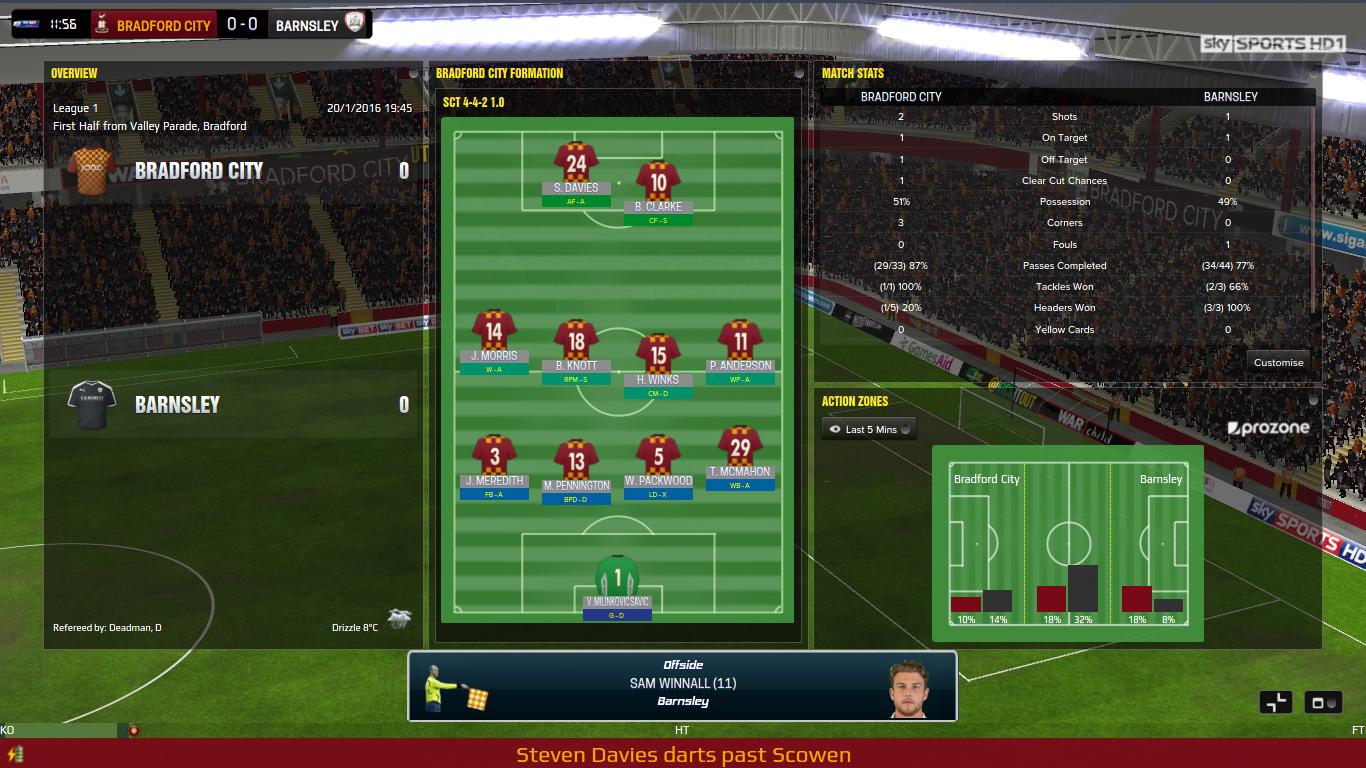Select B. Clarke number 10 shirt
This screenshot has height=768, width=1366.
coord(658,186)
